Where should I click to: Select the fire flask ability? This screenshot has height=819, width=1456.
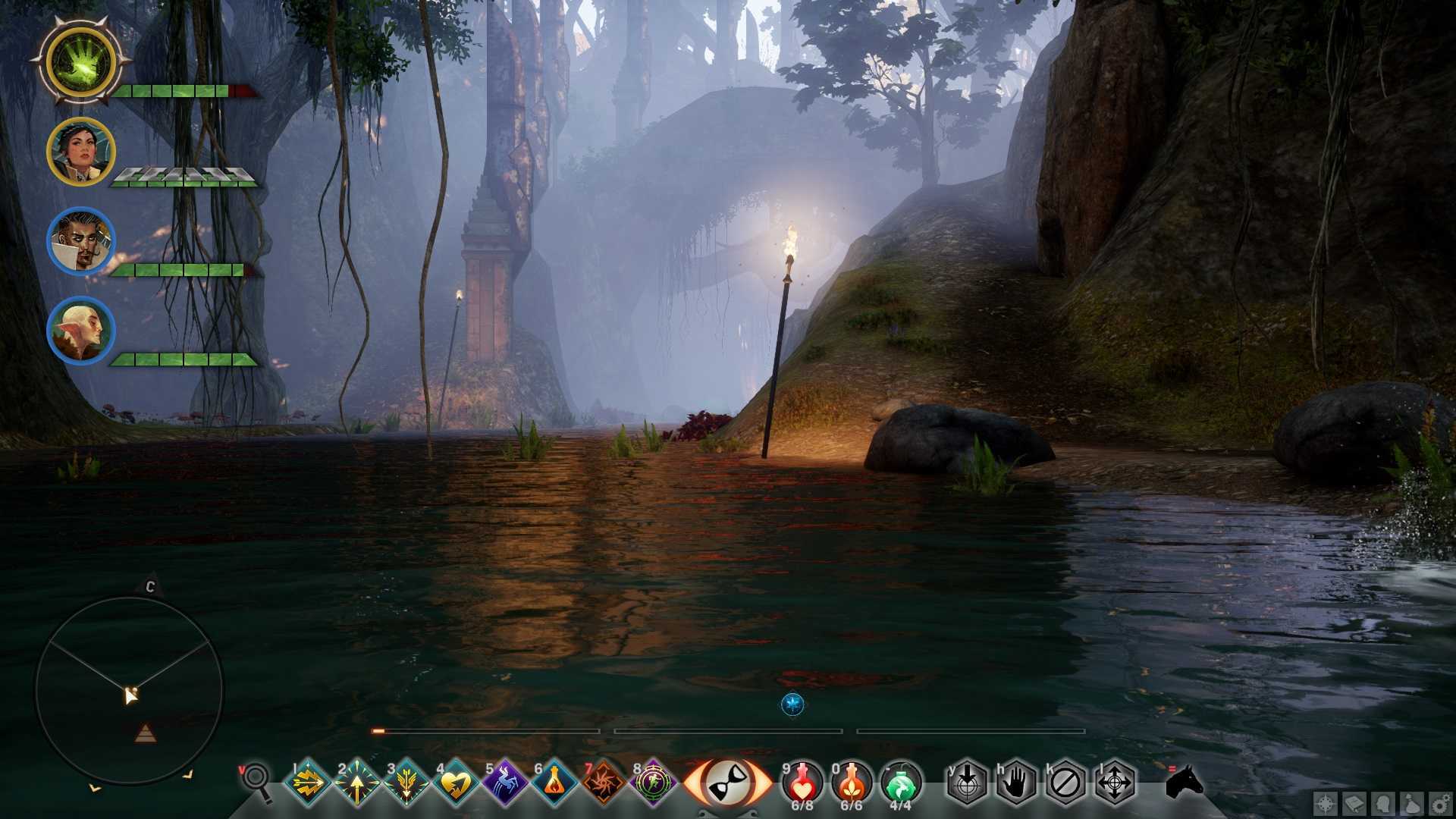[x=554, y=782]
